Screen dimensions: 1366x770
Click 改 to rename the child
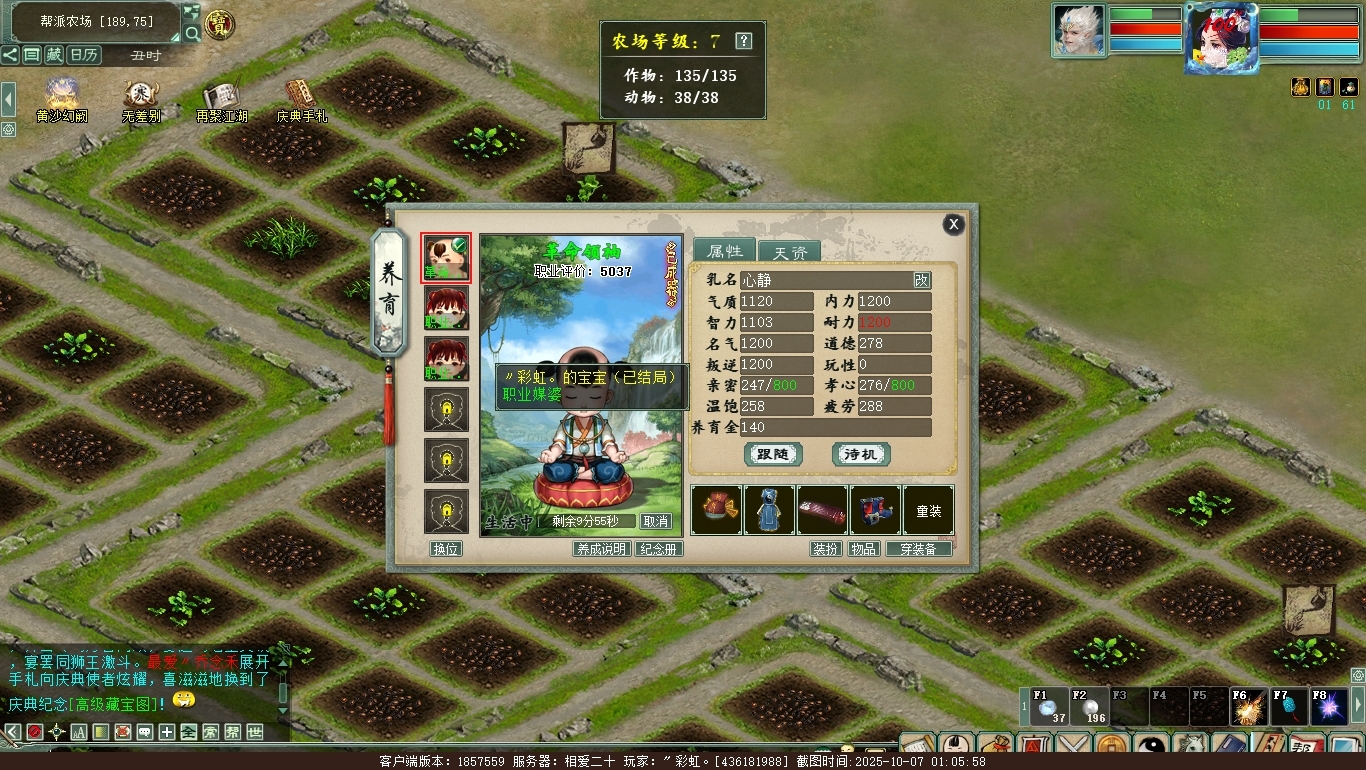(921, 281)
